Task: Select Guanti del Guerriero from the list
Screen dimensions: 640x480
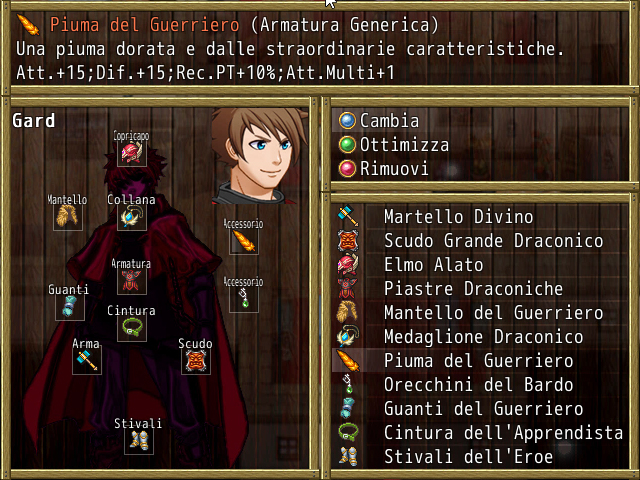Action: pos(483,409)
